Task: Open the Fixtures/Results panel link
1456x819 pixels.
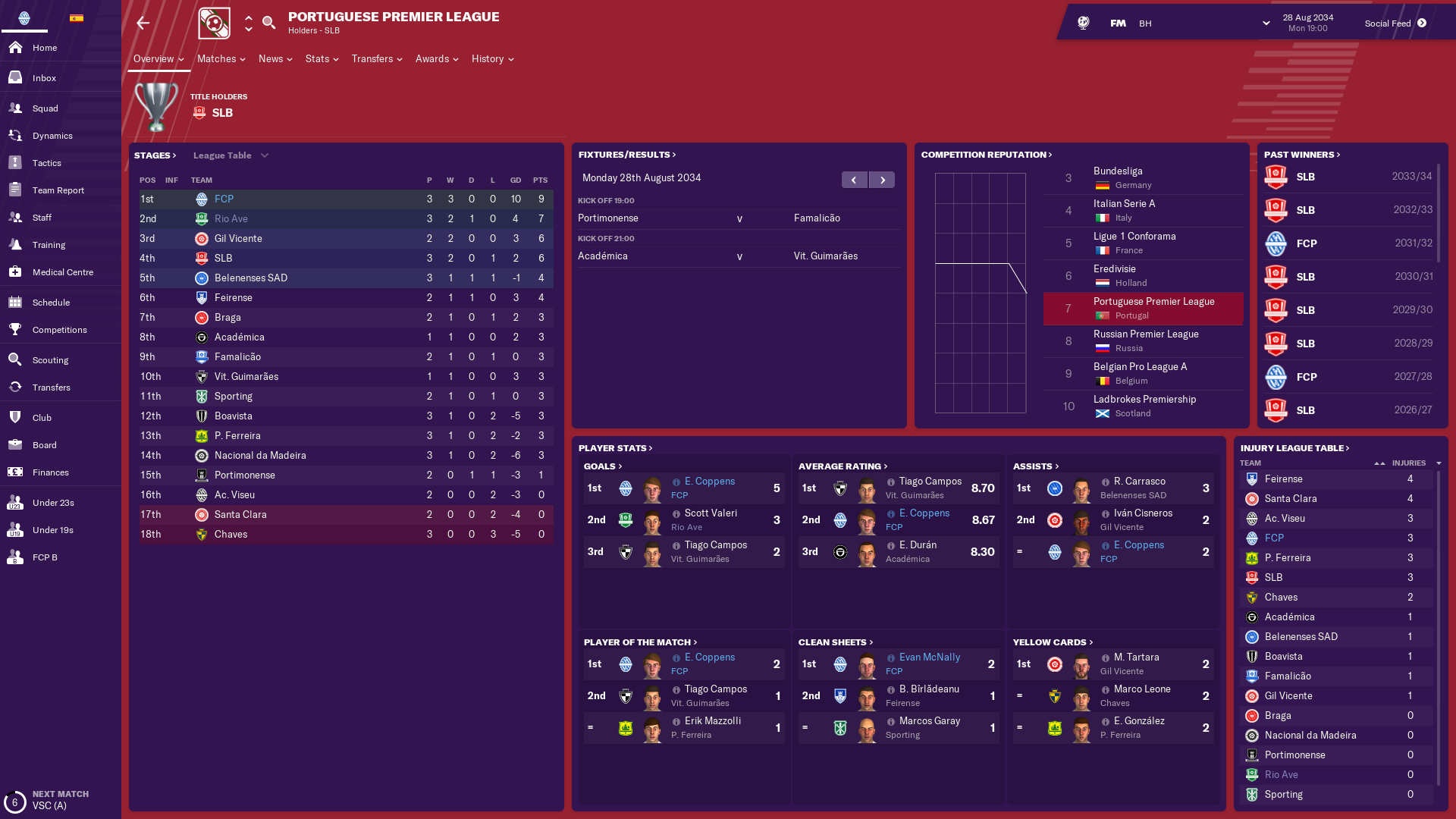Action: point(626,155)
